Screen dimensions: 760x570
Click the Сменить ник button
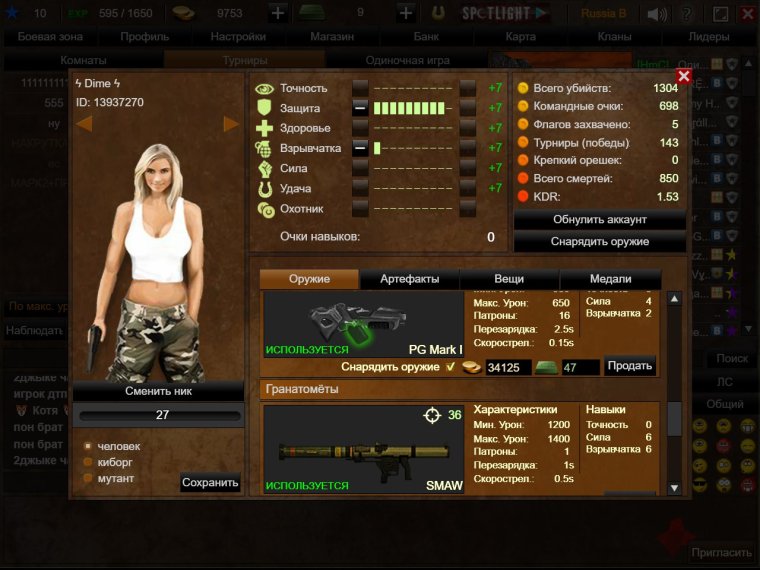pyautogui.click(x=158, y=391)
